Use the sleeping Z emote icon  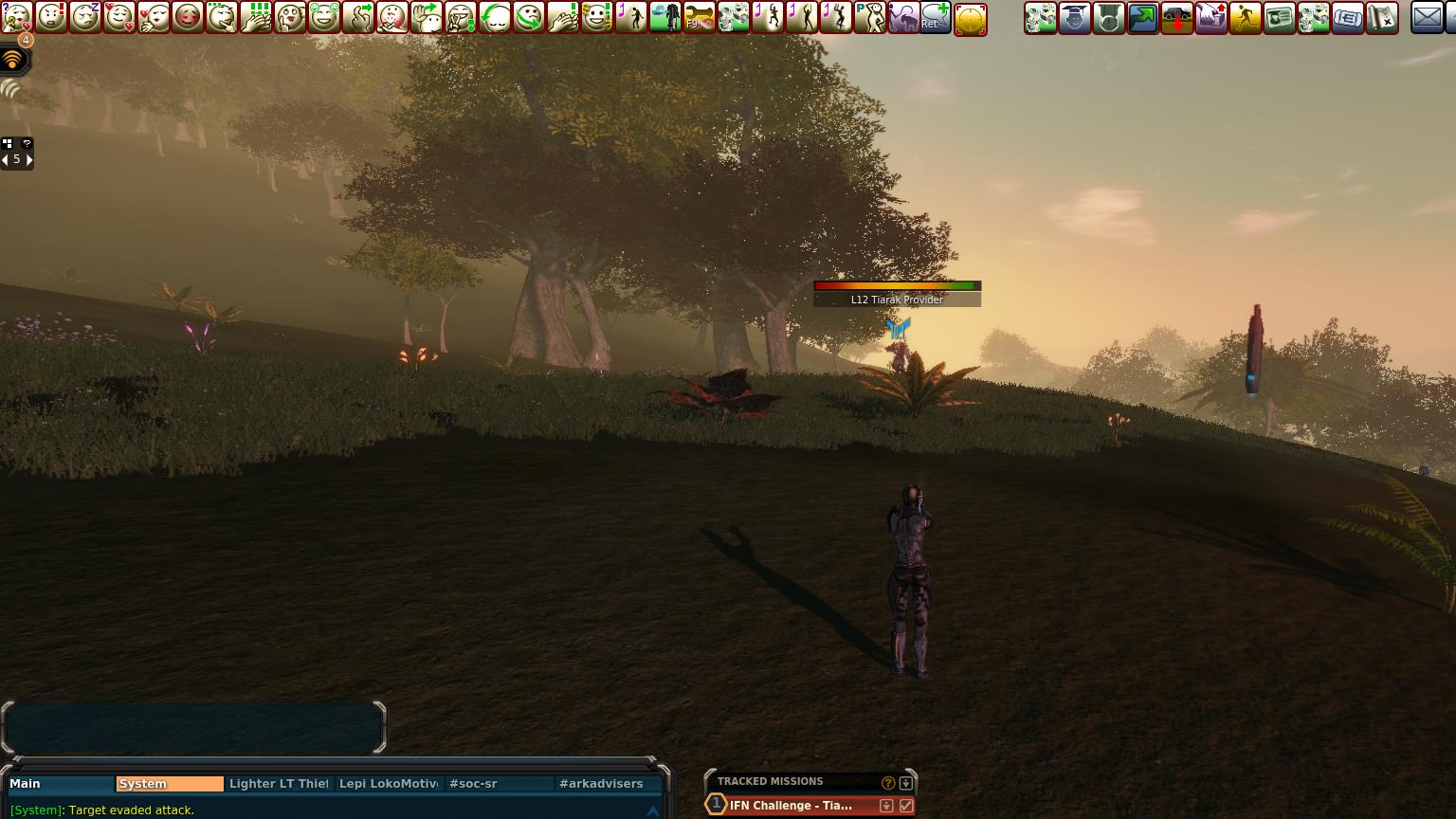pyautogui.click(x=85, y=17)
